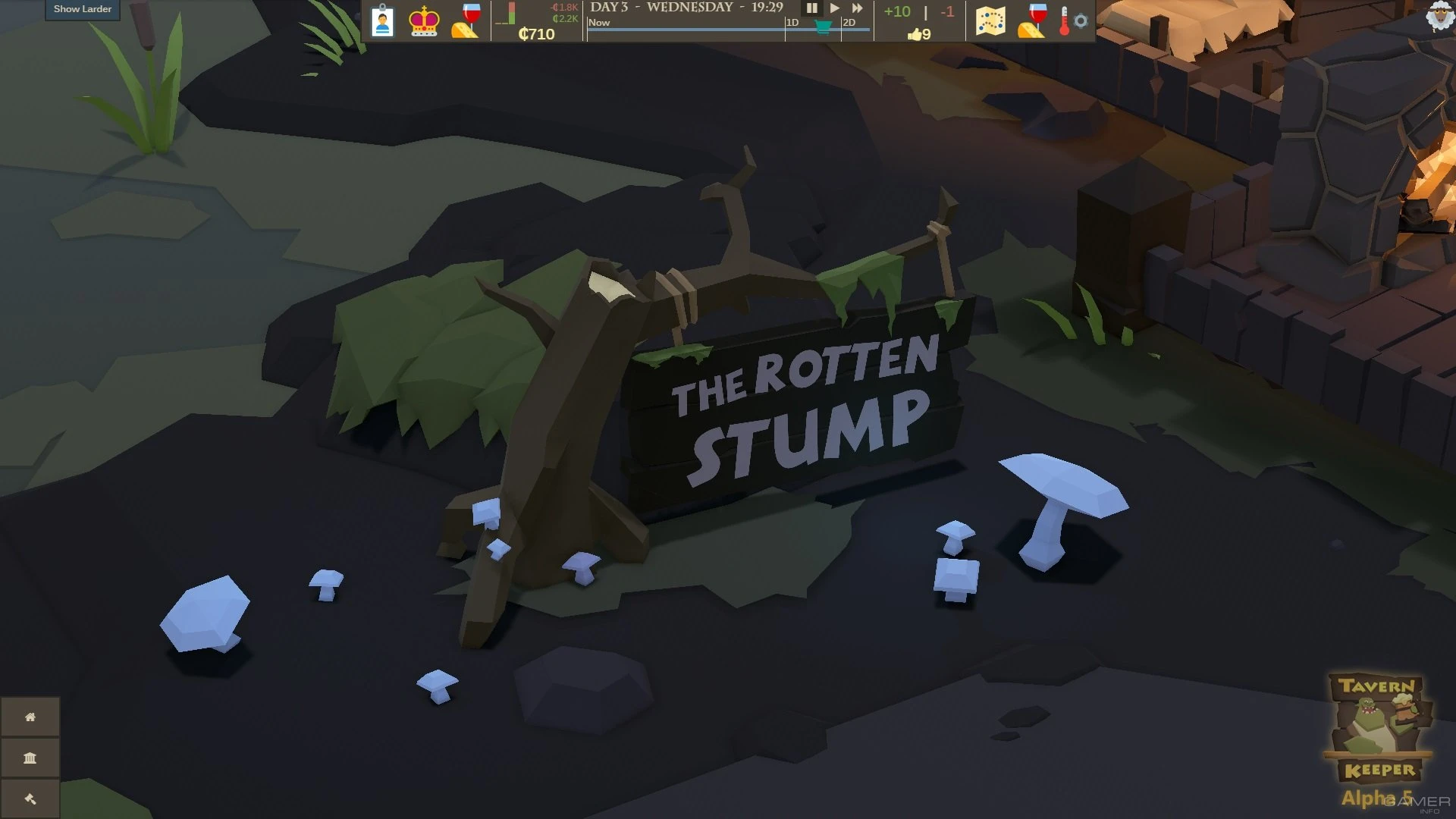Select the build hammer tool
This screenshot has width=1456, height=819.
coord(30,799)
